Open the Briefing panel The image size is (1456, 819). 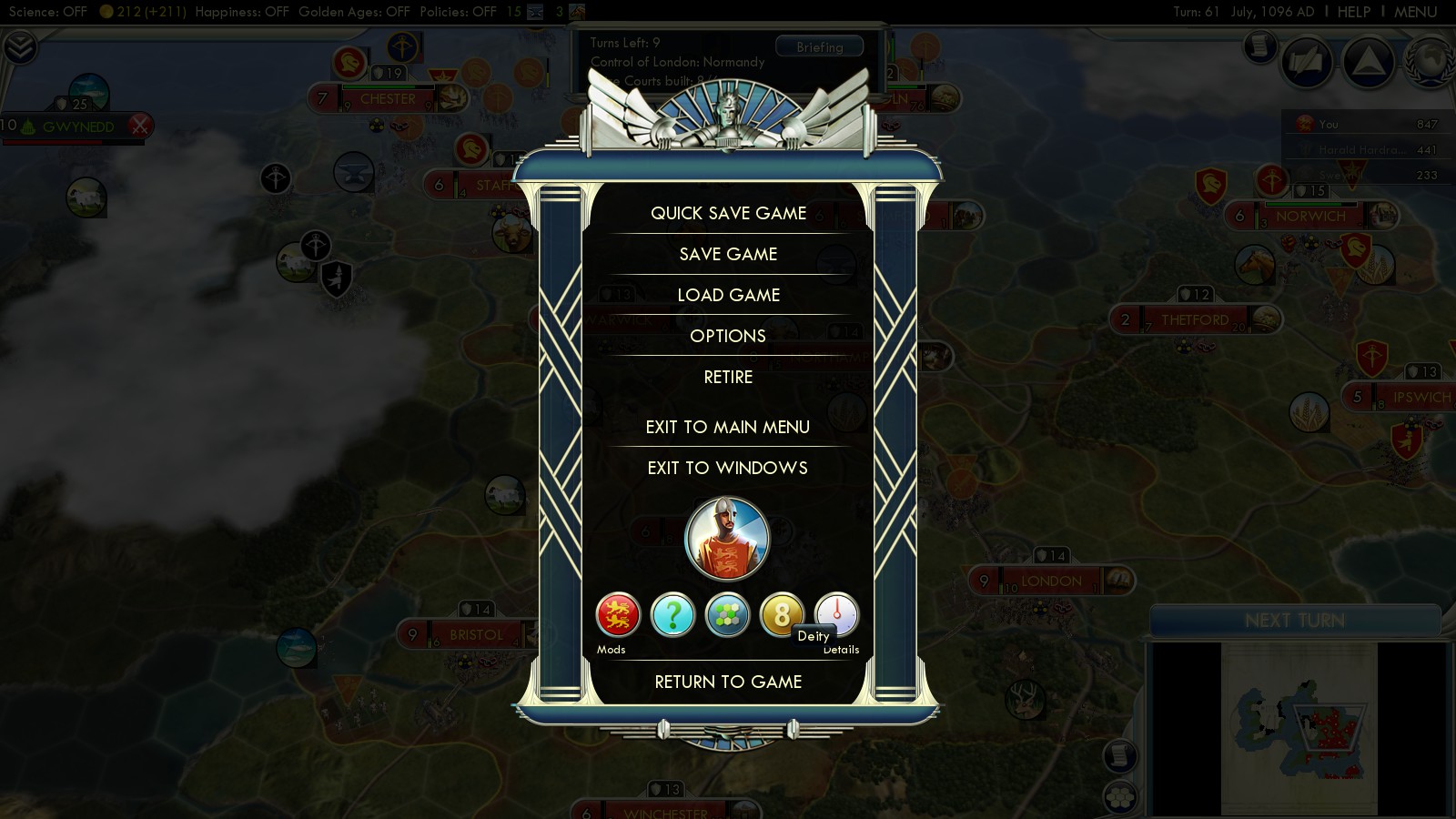819,47
